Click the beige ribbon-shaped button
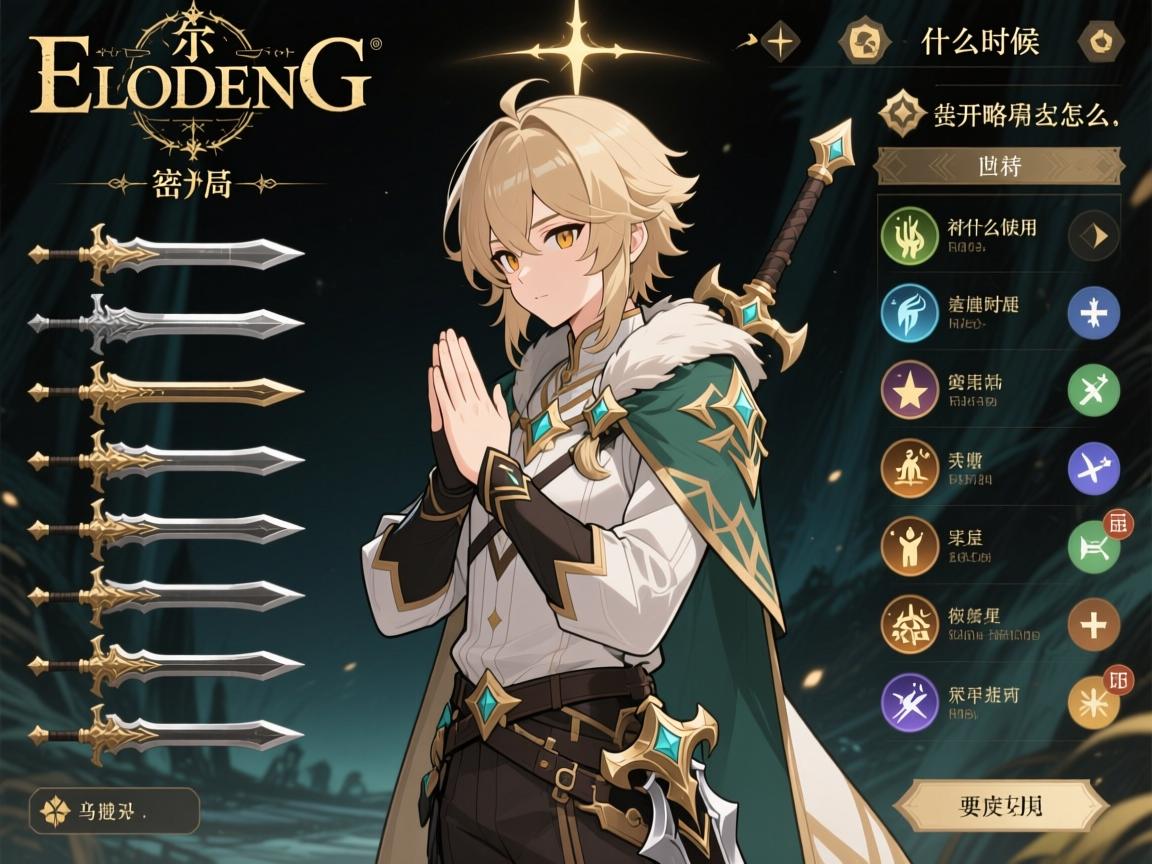The width and height of the screenshot is (1152, 864). [x=1000, y=806]
